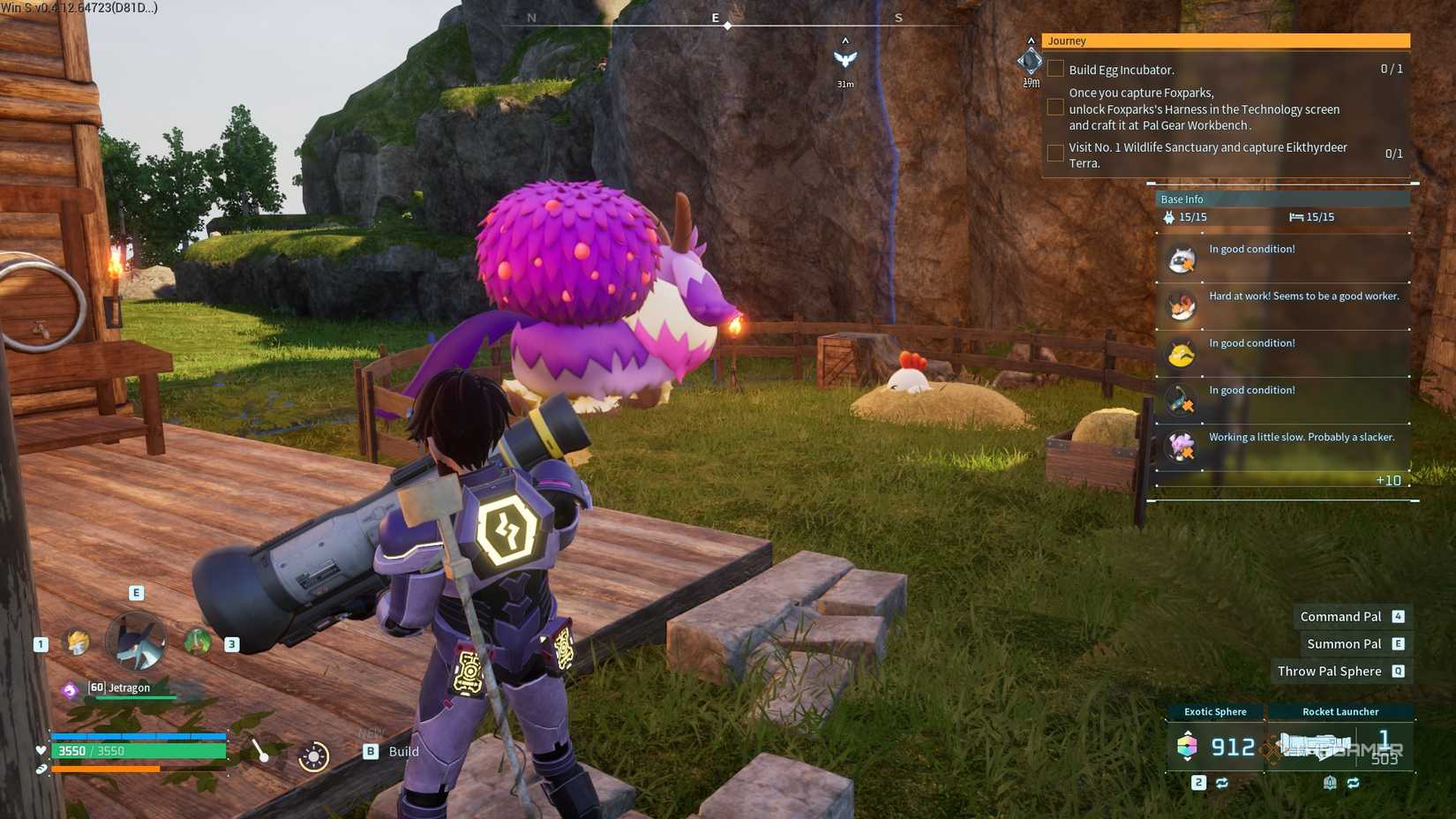Collapse the Journey panel chevron
The height and width of the screenshot is (819, 1456).
point(1030,40)
